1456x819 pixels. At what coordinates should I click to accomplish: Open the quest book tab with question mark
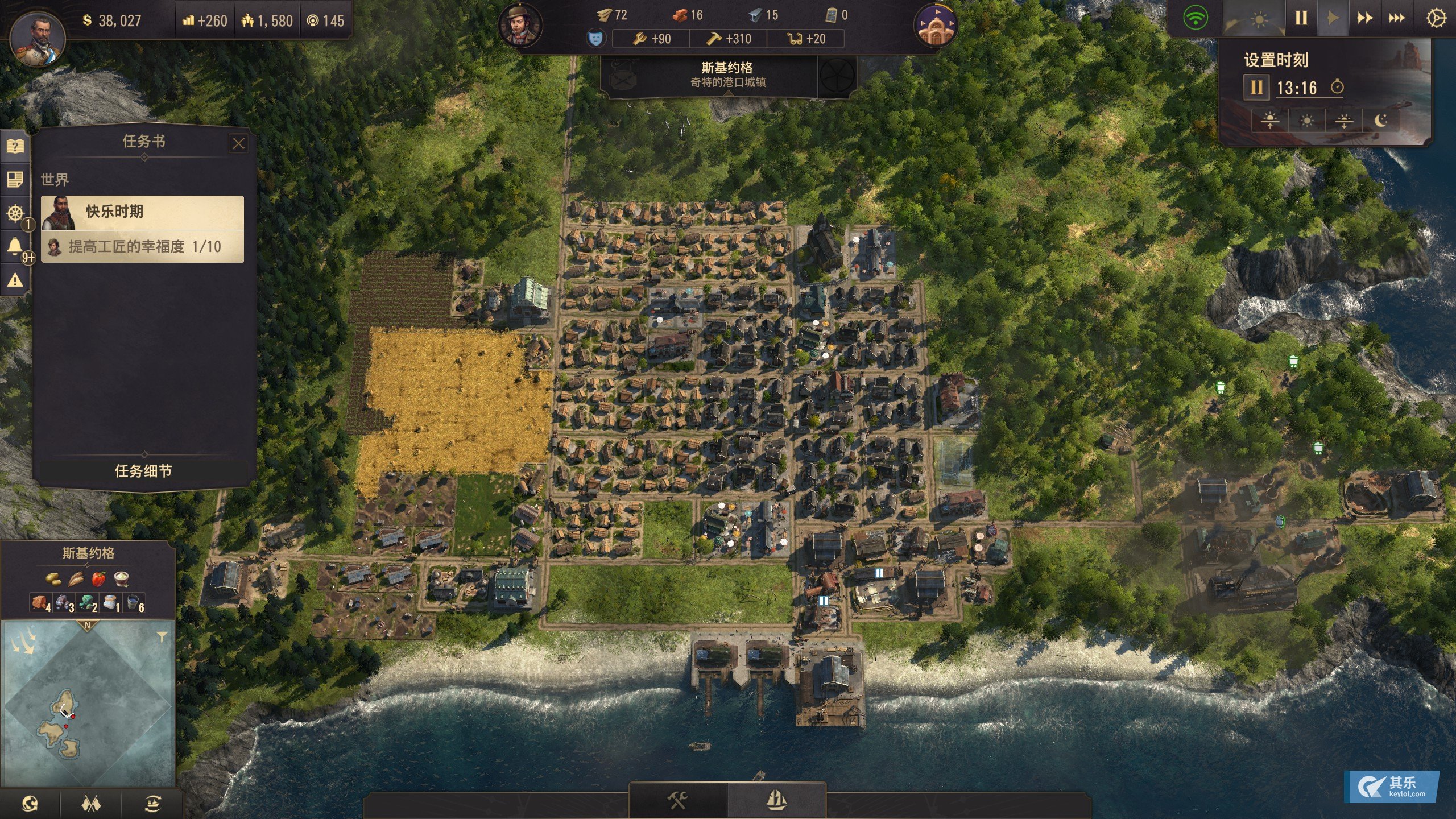click(x=15, y=147)
